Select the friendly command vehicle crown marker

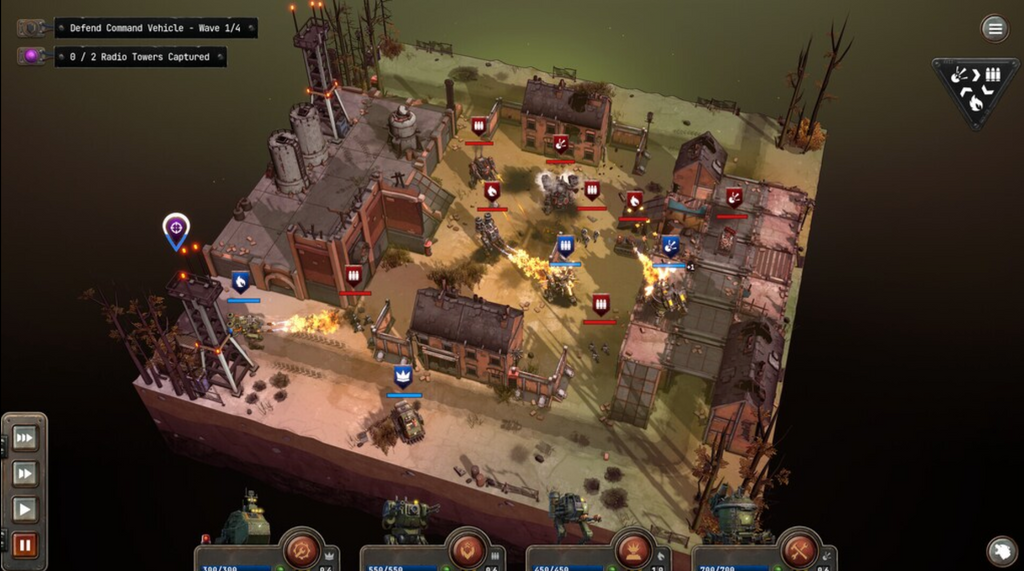[403, 376]
